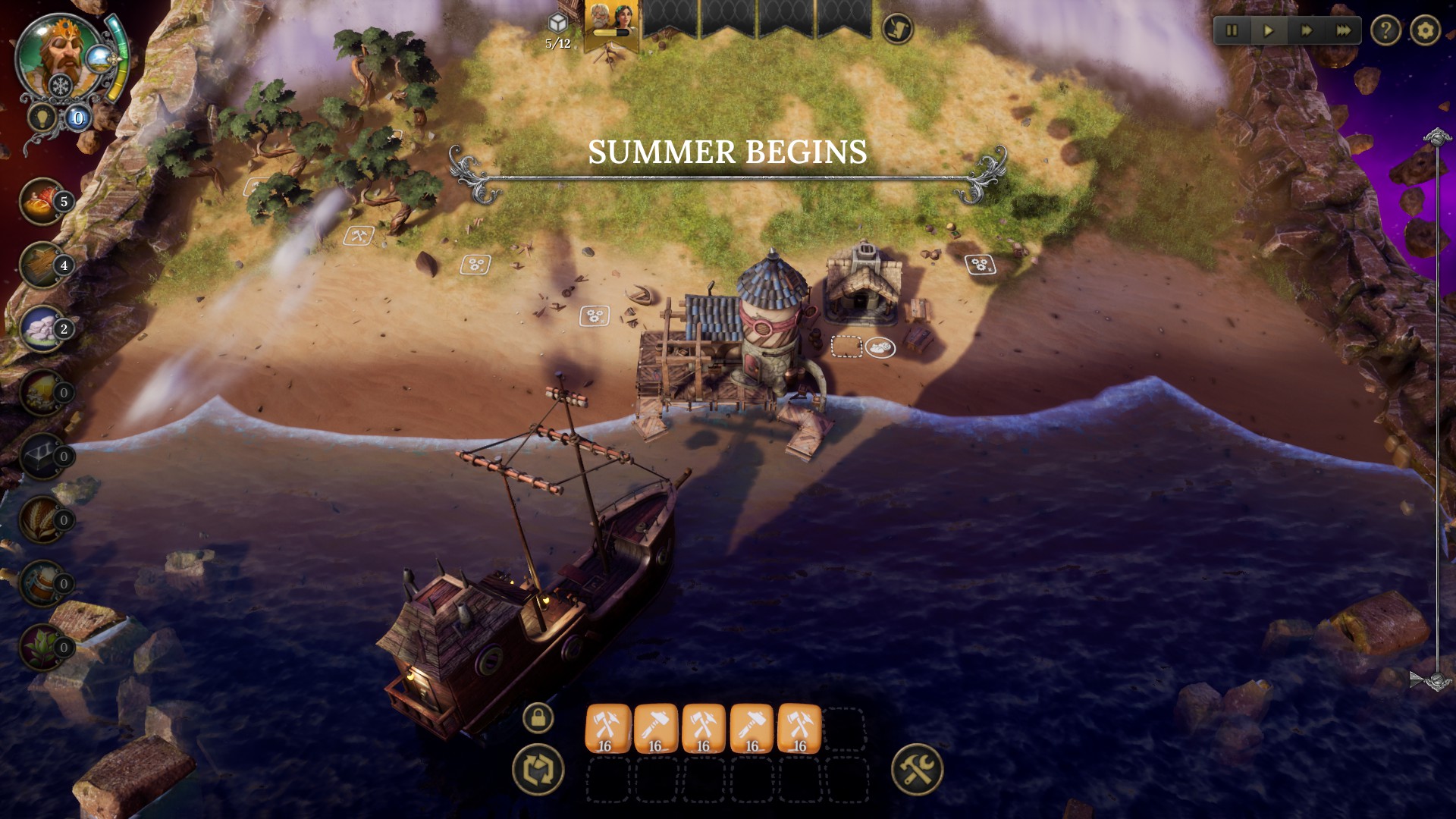The height and width of the screenshot is (819, 1456).
Task: Choose the wheat resource icon
Action: click(43, 519)
